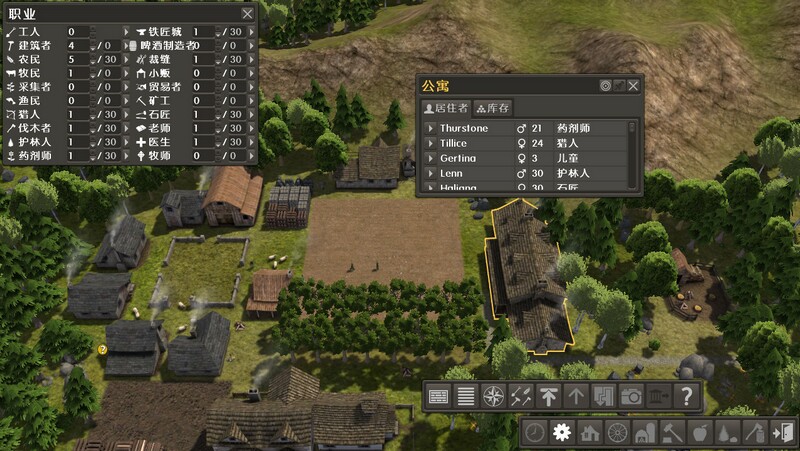Open the wagon wheel roads menu
This screenshot has width=800, height=451.
[x=617, y=433]
